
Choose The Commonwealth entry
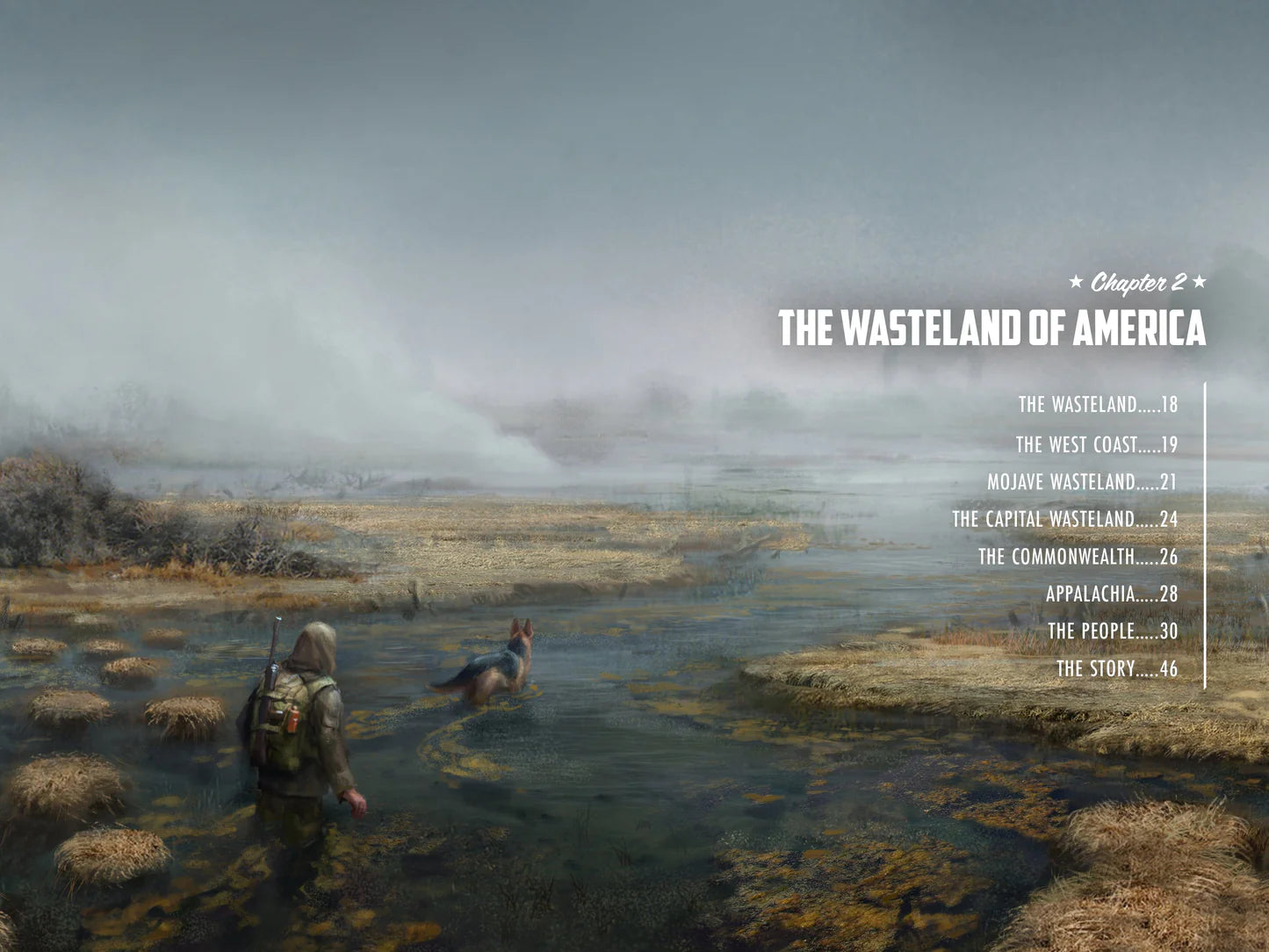[x=1078, y=557]
